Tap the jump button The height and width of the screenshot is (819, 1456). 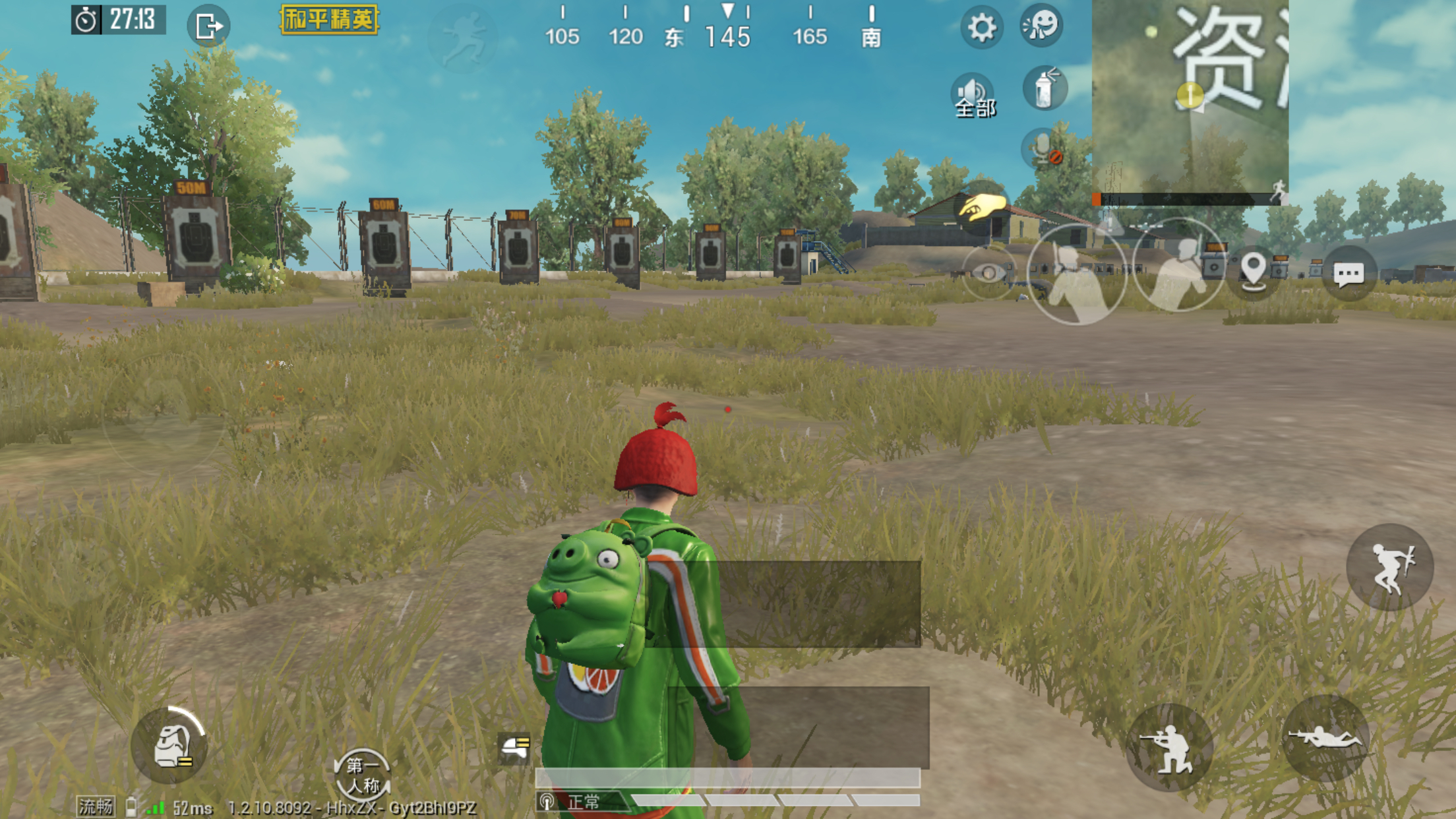(x=1390, y=567)
